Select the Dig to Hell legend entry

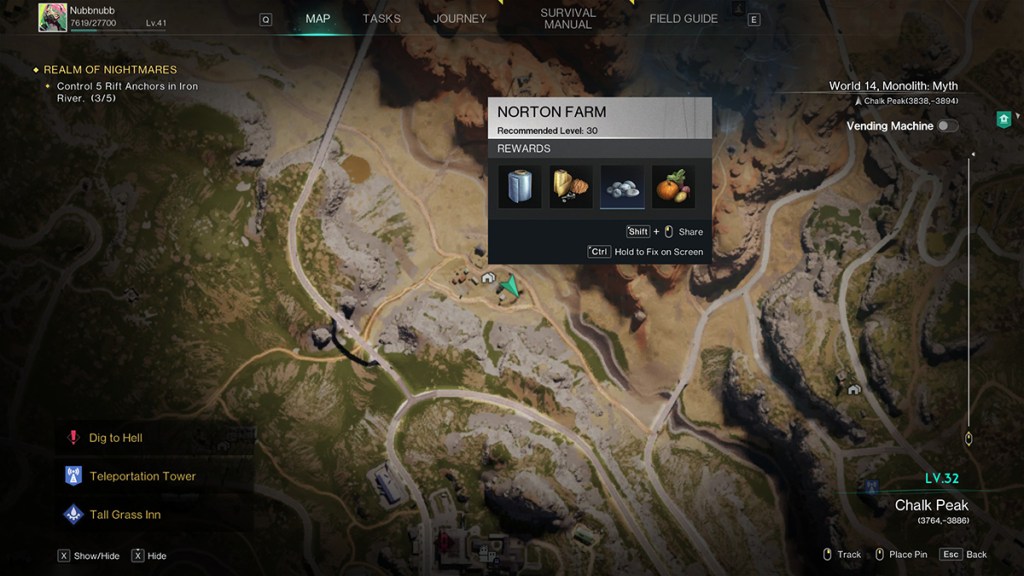click(115, 438)
